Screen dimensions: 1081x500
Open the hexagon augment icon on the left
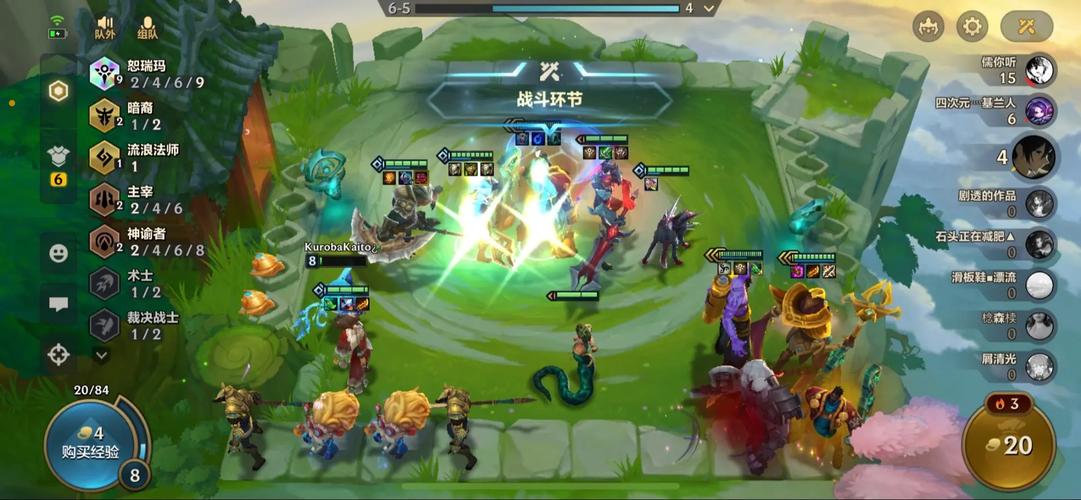59,91
